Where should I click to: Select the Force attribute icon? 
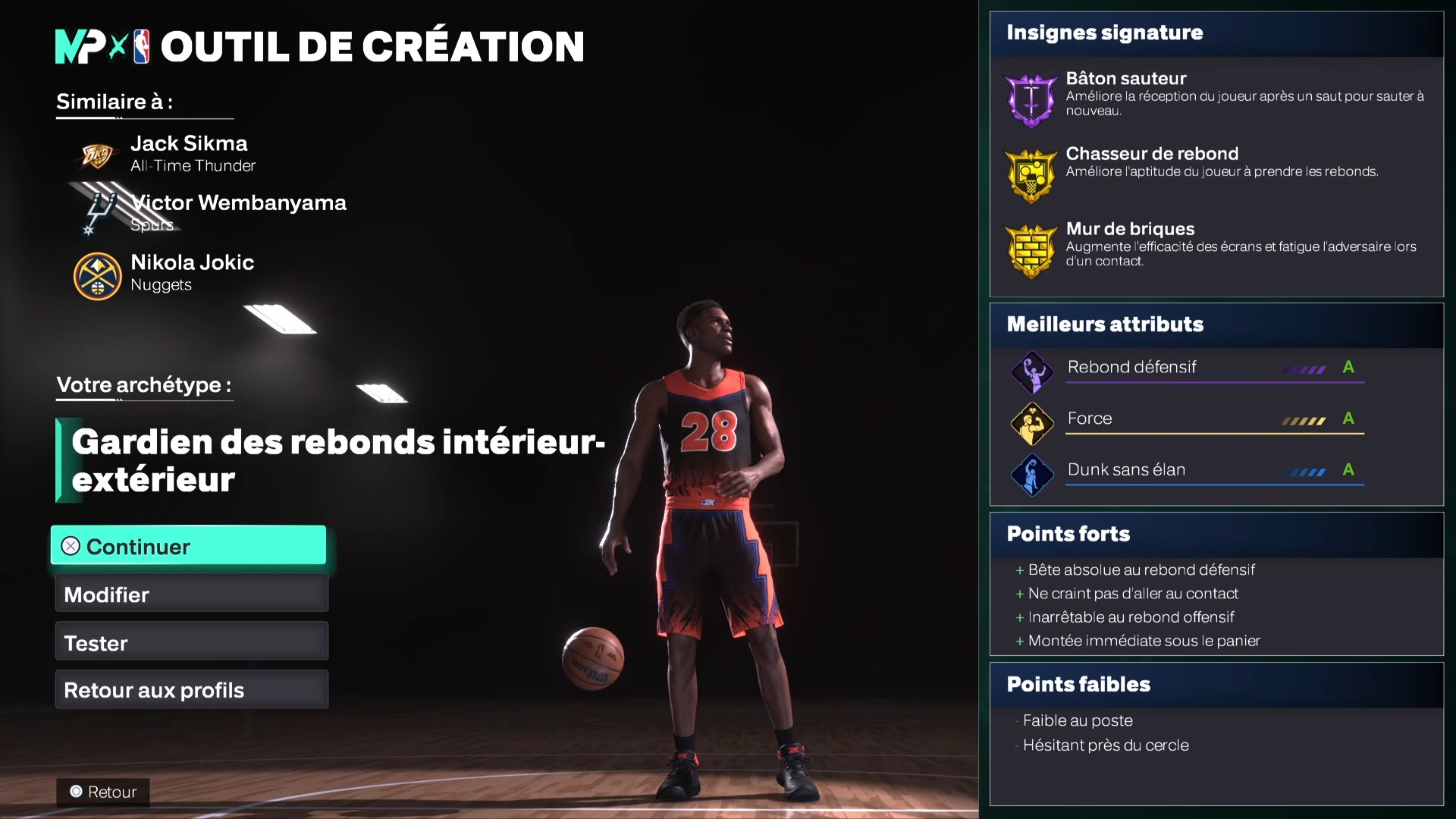click(x=1031, y=423)
